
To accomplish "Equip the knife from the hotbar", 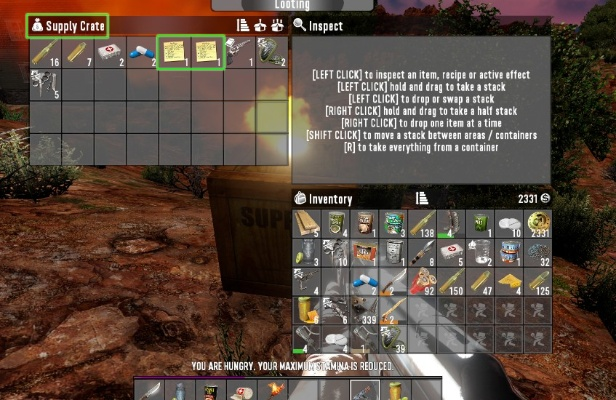I will (x=148, y=390).
